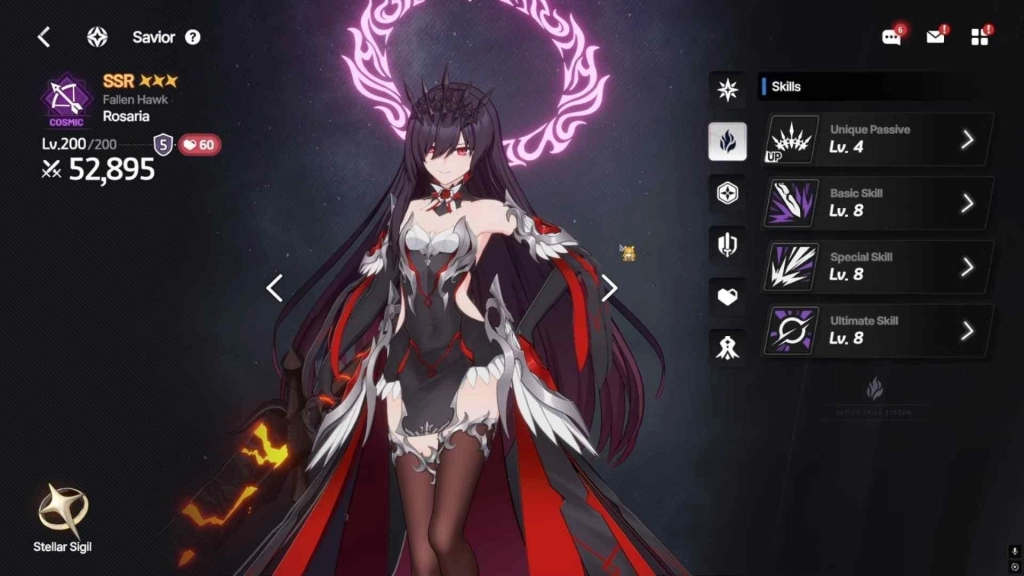Open the chat messages icon
Screen dimensions: 1024x576
pos(891,37)
